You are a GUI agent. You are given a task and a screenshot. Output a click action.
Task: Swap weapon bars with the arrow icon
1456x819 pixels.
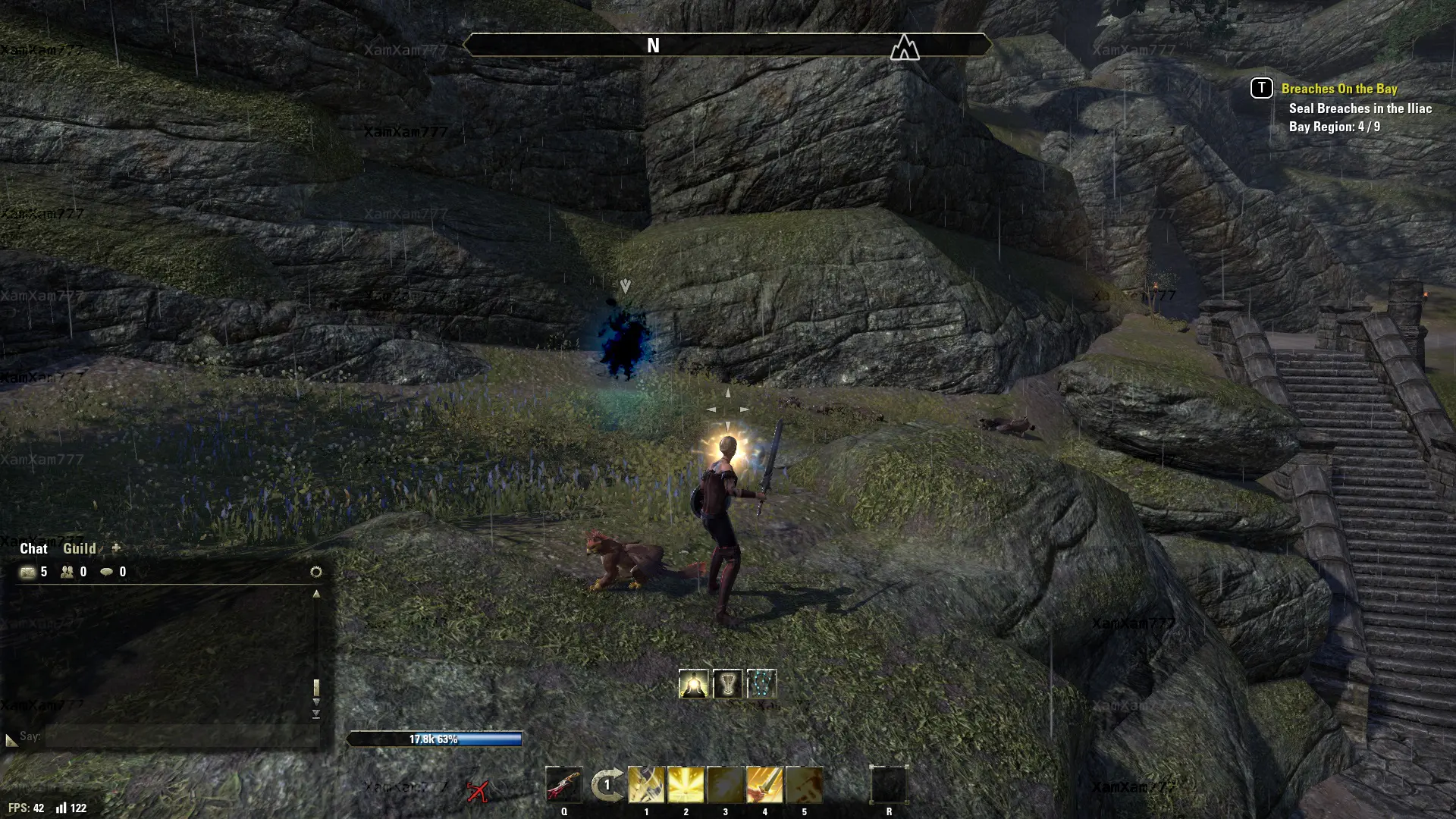(x=607, y=785)
